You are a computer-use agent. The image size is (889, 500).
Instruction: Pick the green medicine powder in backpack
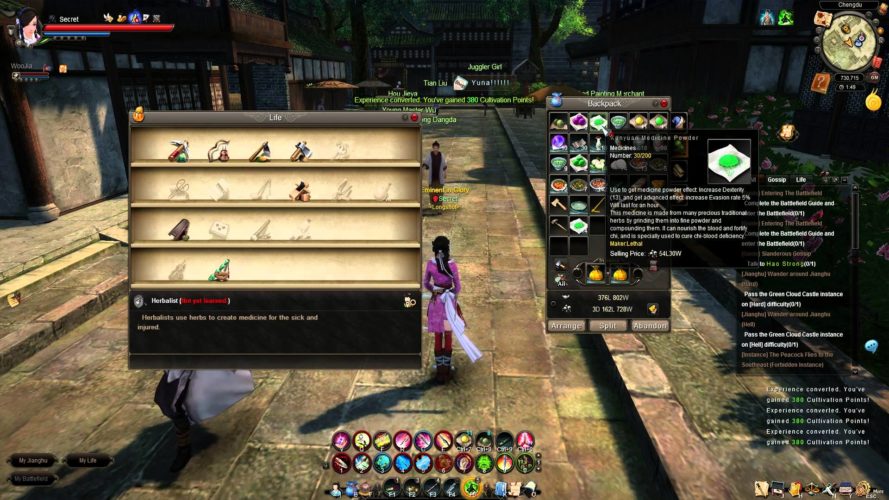(x=598, y=122)
